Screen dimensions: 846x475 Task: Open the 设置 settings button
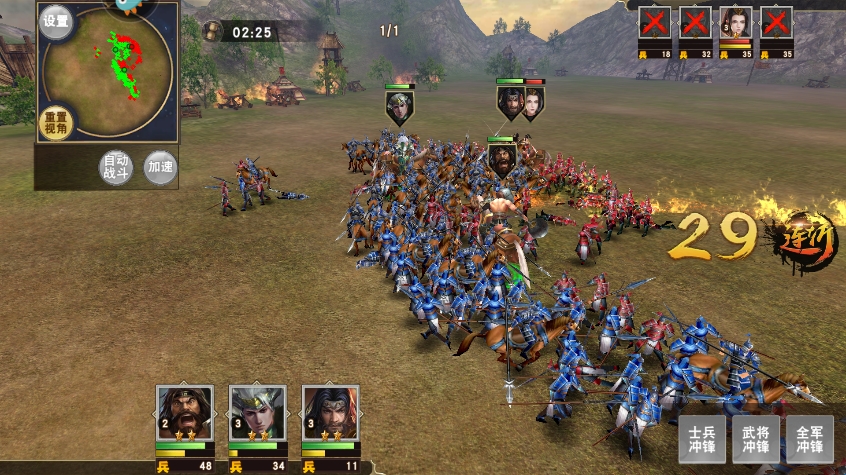tap(56, 21)
